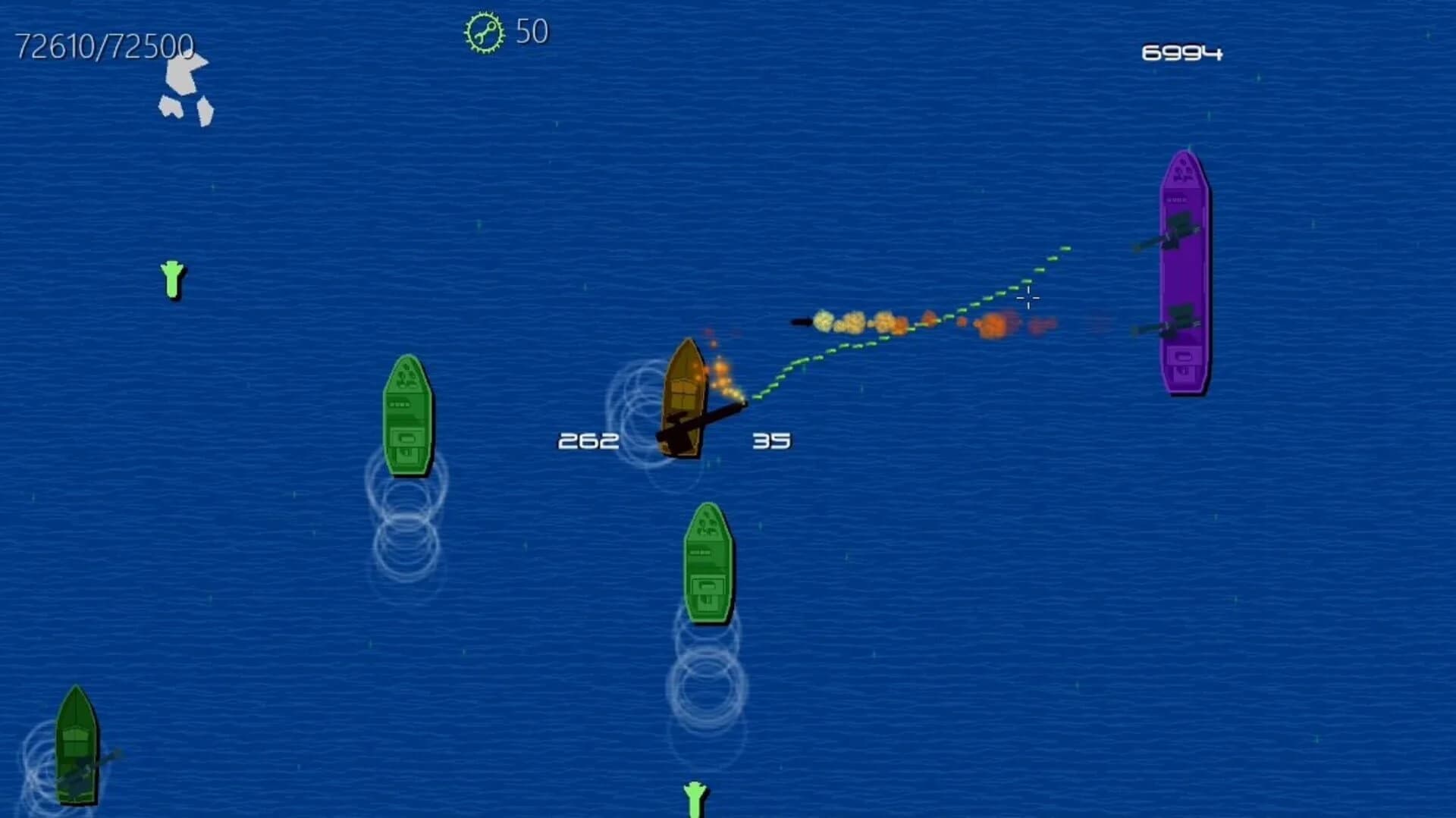1456x818 pixels.
Task: Click the 6994 counter at top right
Action: [x=1183, y=53]
